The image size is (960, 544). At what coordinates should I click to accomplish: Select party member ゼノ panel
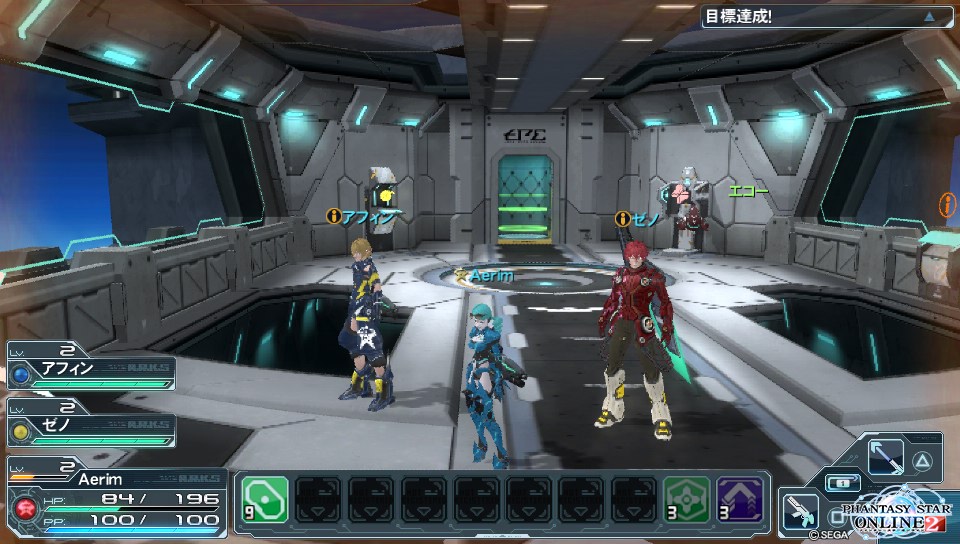(x=90, y=424)
